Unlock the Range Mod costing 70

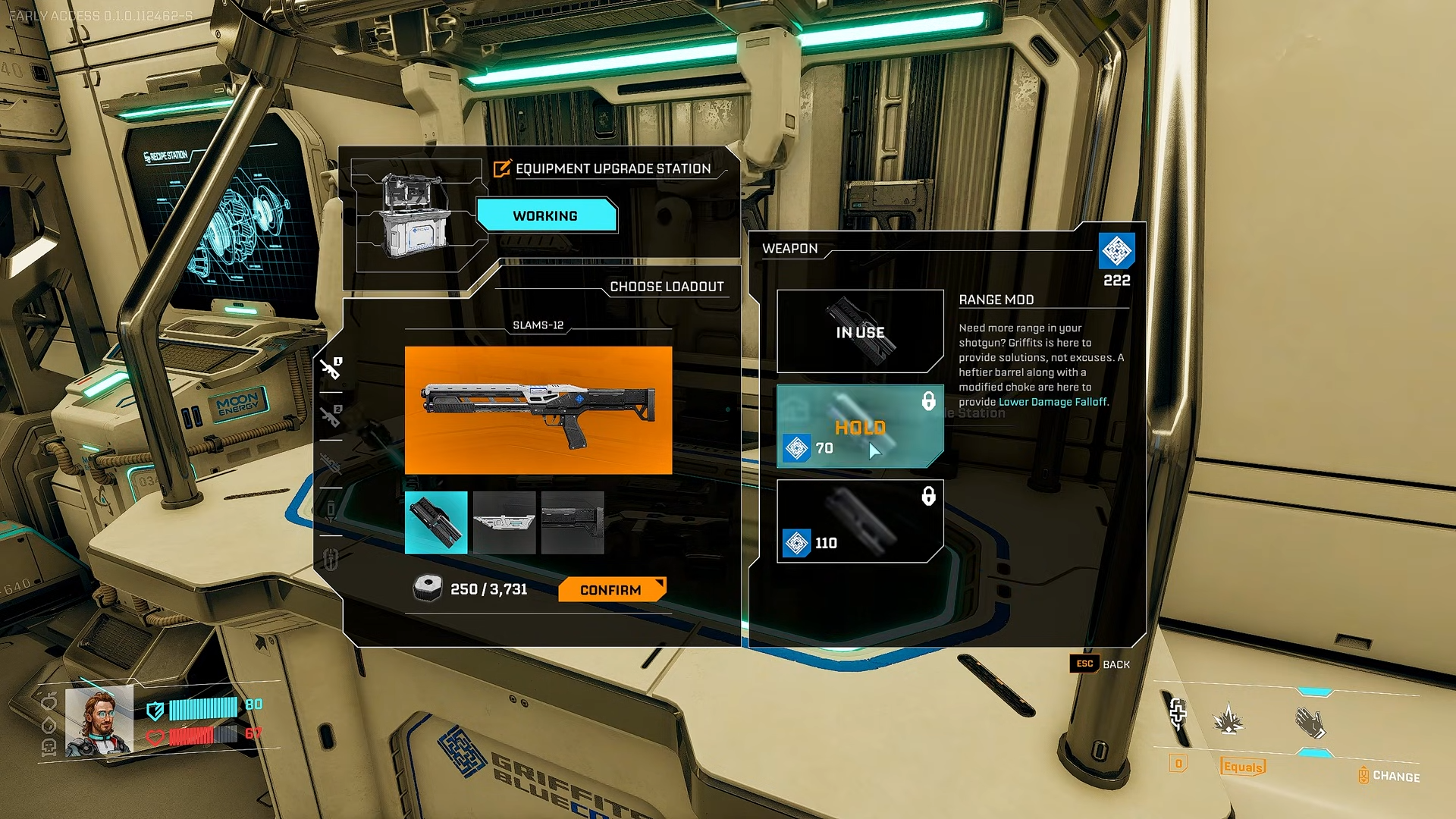[x=860, y=427]
